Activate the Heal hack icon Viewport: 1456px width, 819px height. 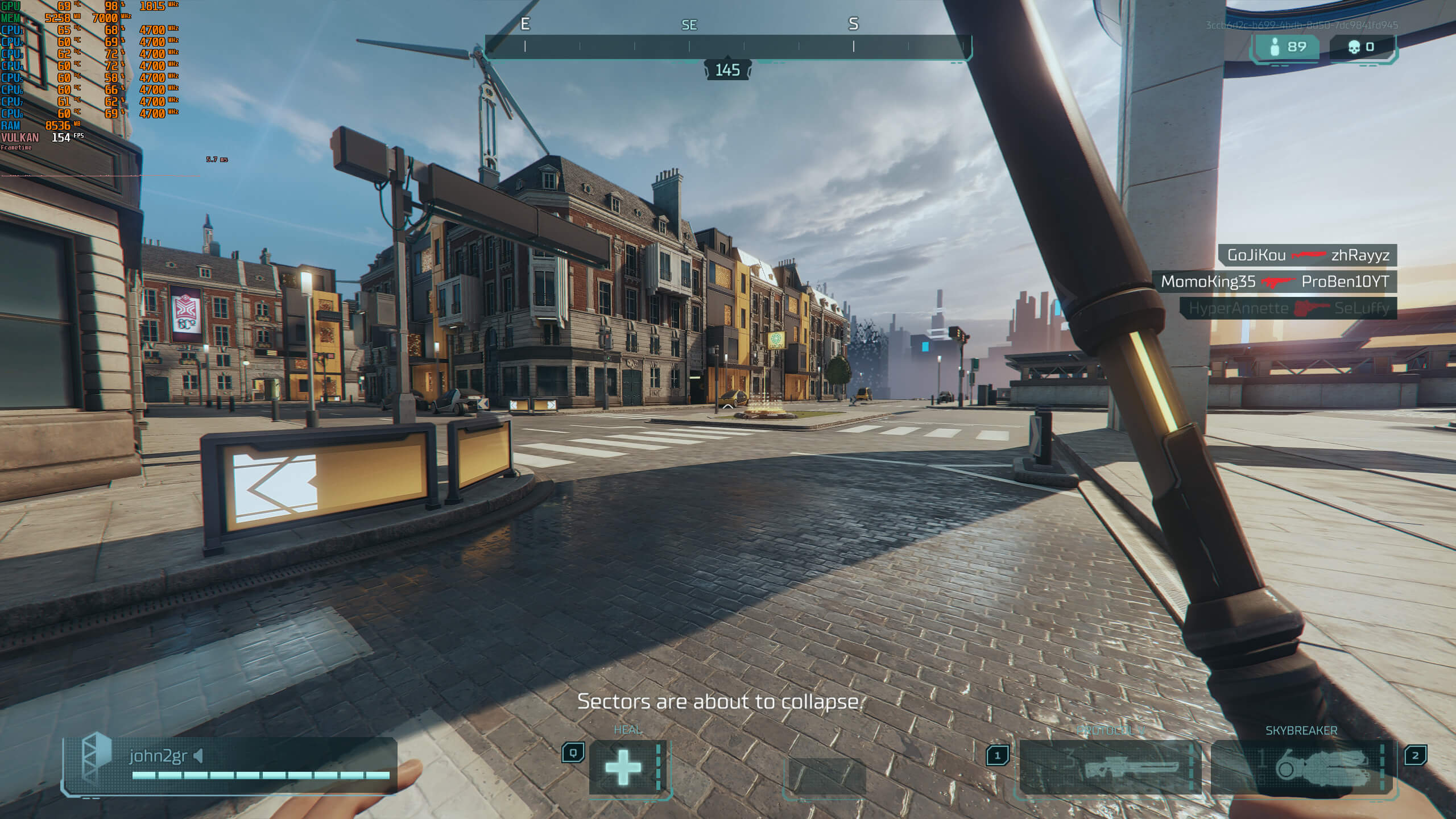pos(624,767)
